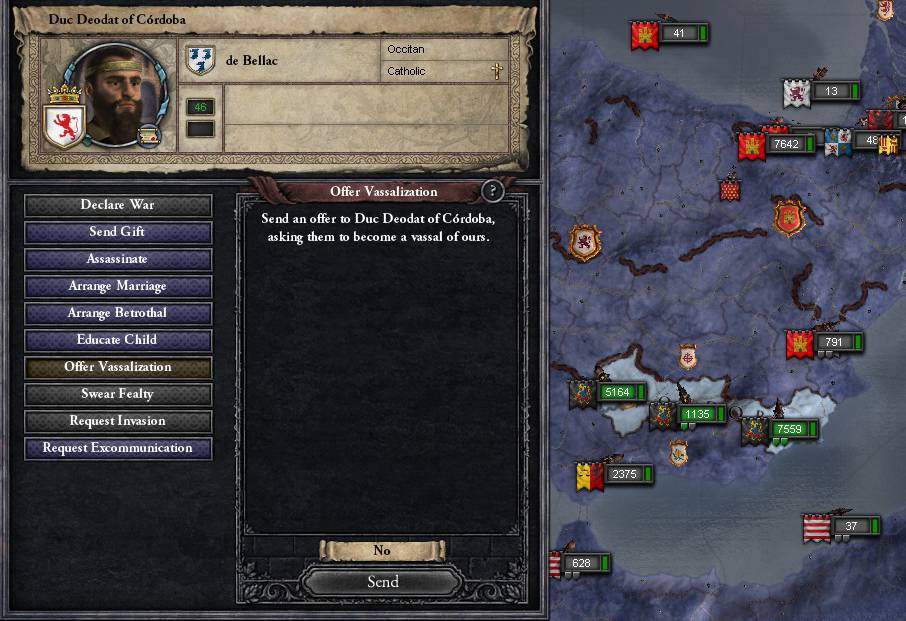
Task: Select Offer Vassalization action
Action: pyautogui.click(x=118, y=367)
